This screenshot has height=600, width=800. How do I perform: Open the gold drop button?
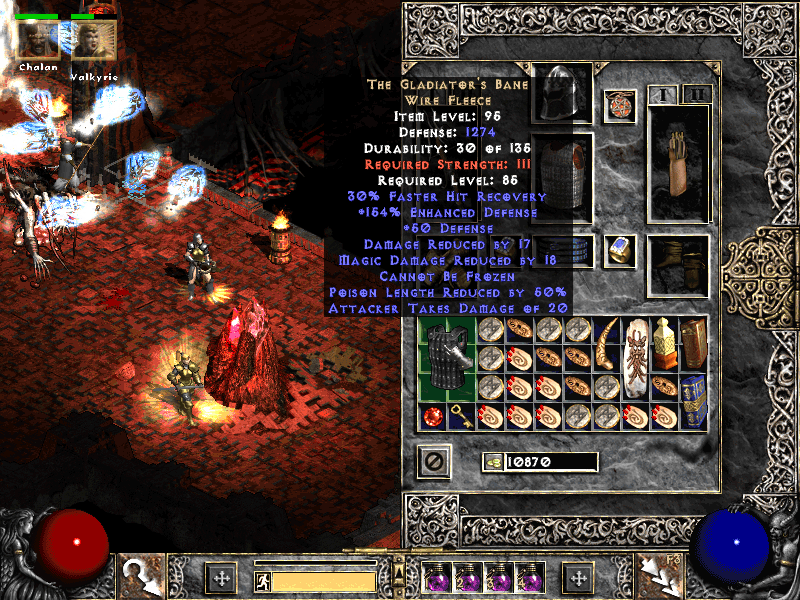click(x=493, y=461)
